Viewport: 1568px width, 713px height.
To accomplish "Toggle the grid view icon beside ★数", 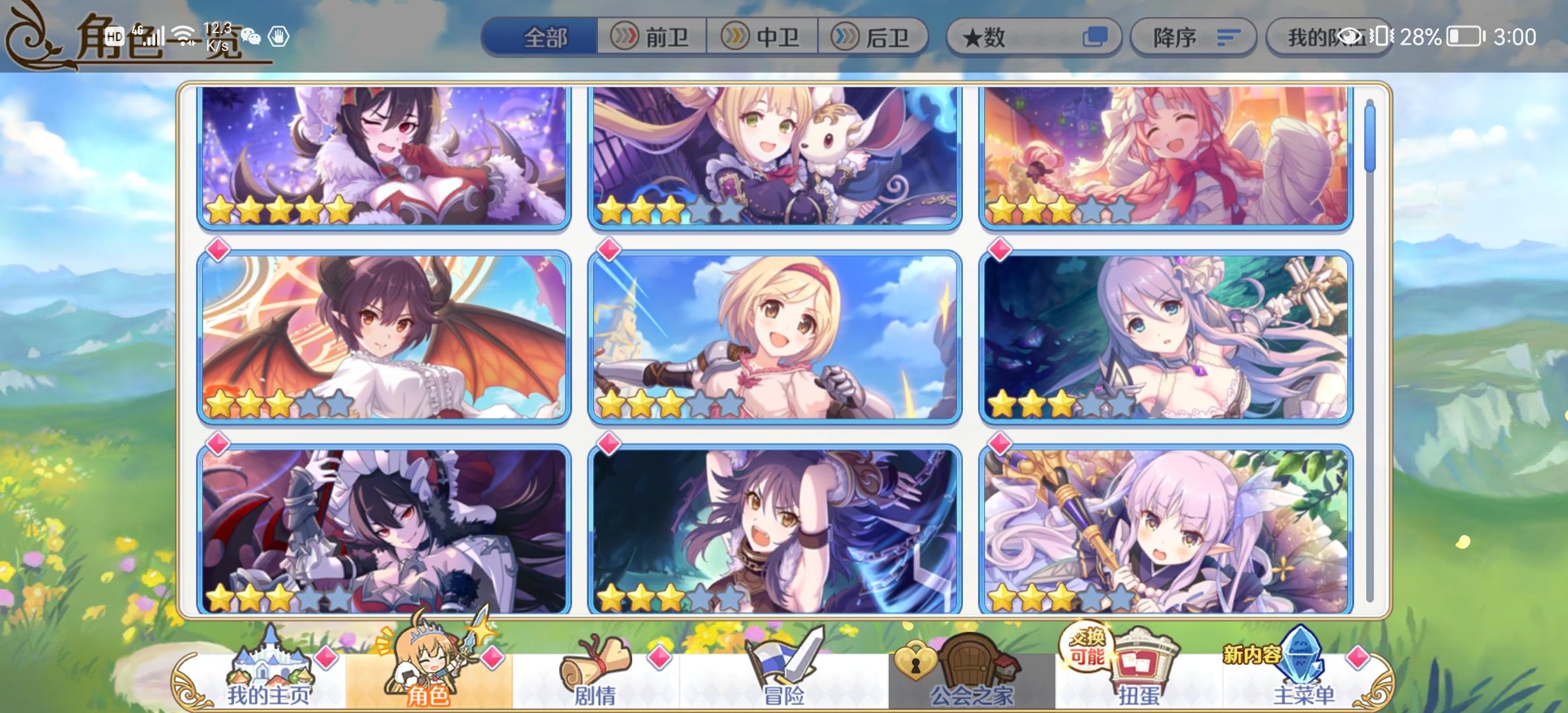I will [x=1095, y=38].
